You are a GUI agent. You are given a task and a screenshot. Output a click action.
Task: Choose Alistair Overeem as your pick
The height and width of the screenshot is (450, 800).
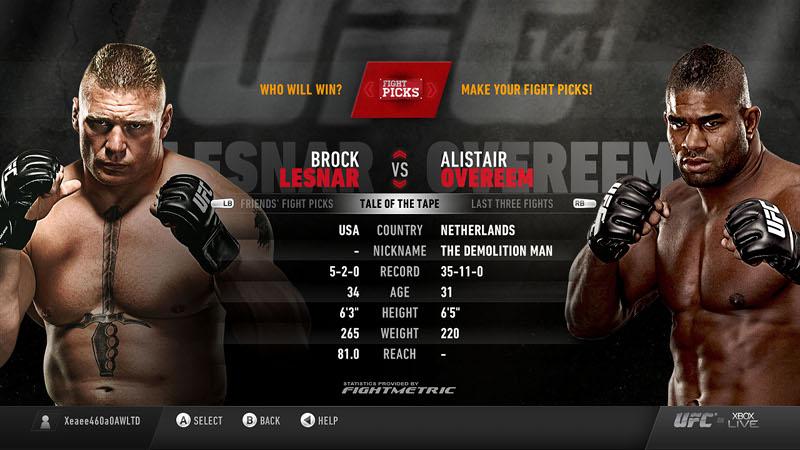click(x=488, y=169)
